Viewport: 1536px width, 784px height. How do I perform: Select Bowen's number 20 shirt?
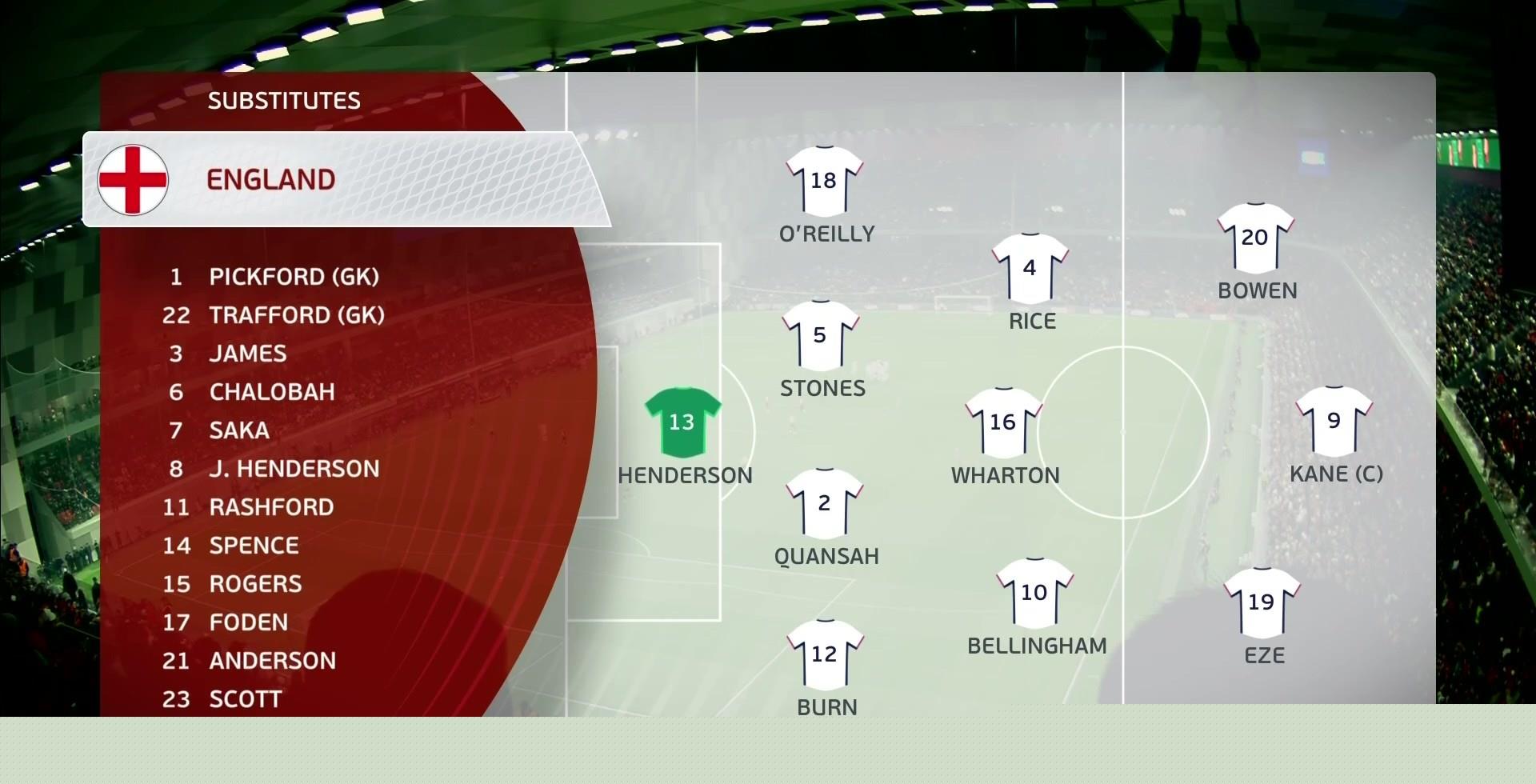[x=1255, y=238]
